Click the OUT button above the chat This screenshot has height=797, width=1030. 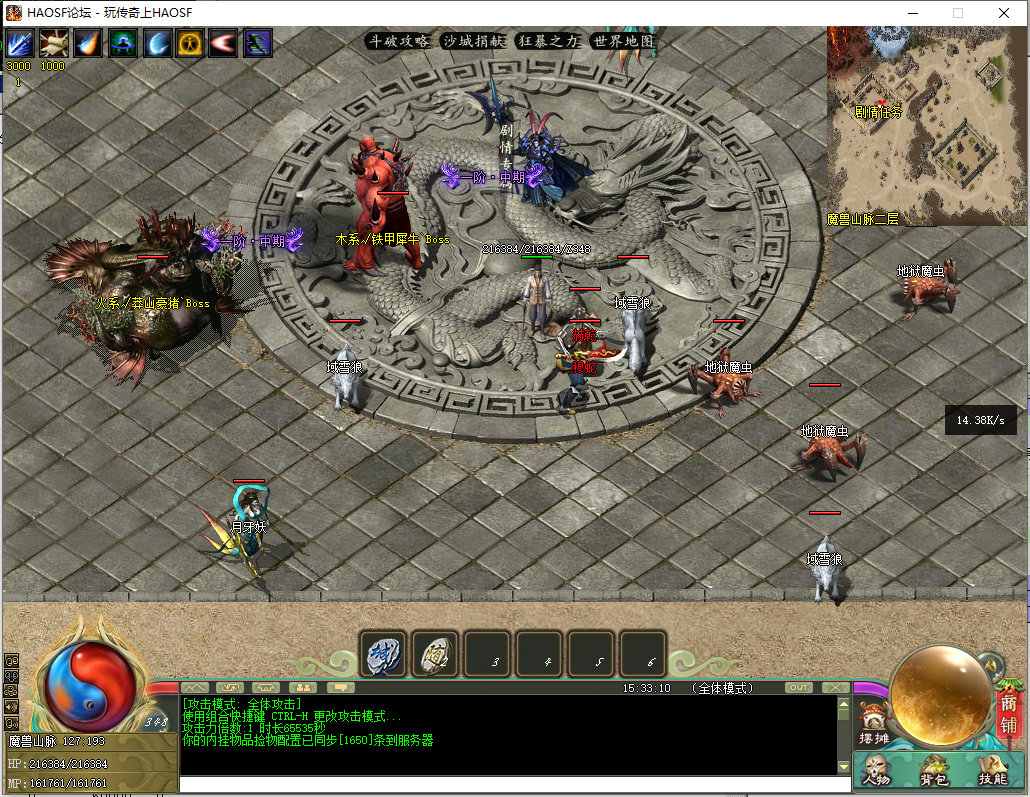pos(798,688)
